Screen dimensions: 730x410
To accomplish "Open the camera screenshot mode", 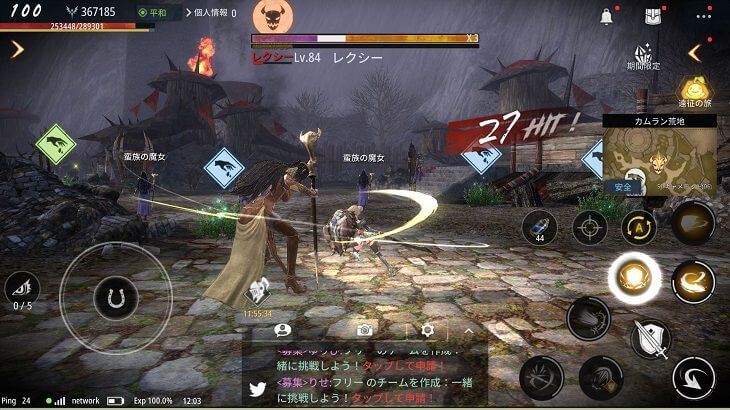I will [x=366, y=329].
